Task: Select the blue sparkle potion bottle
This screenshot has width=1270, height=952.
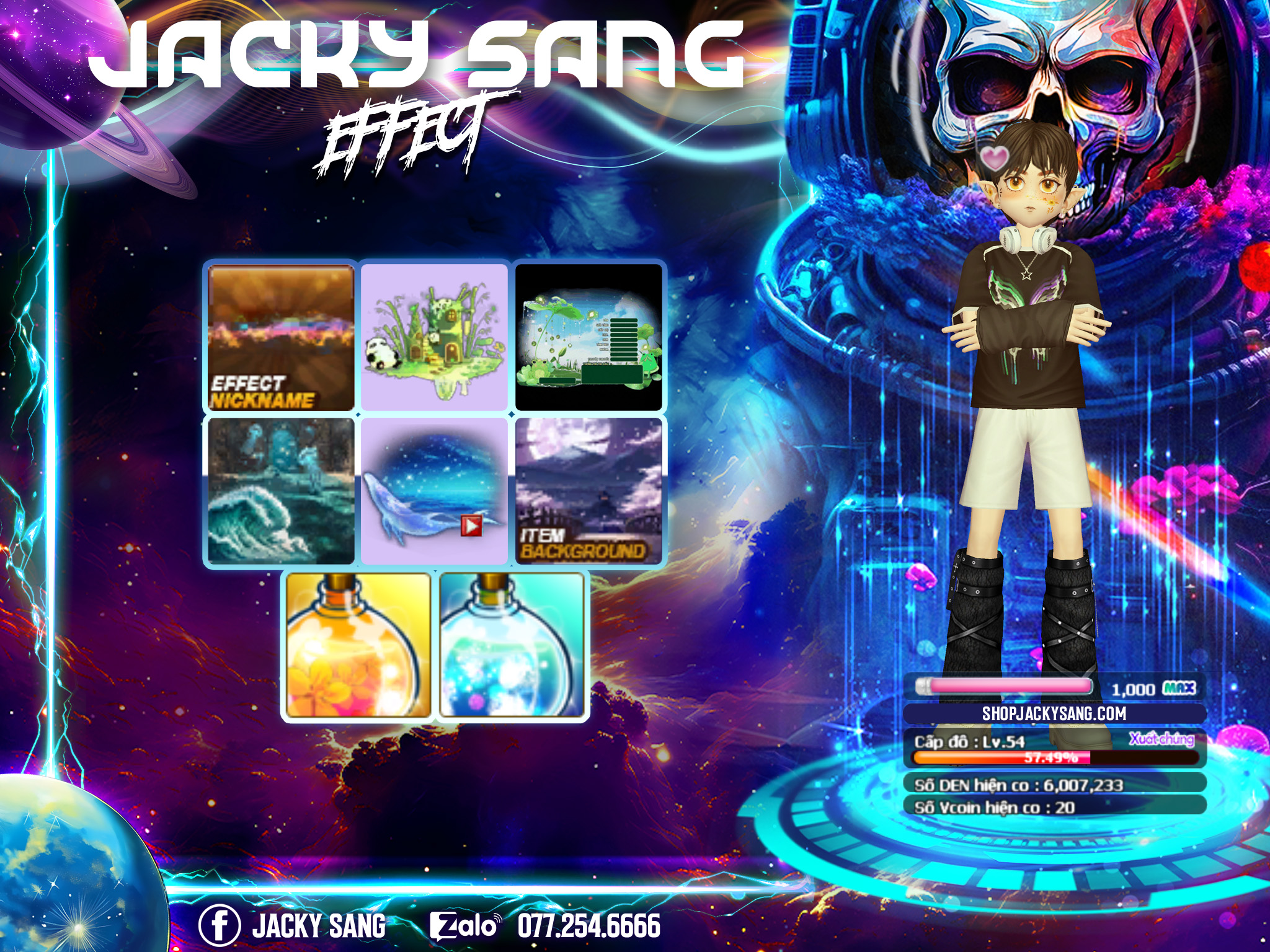Action: [512, 646]
